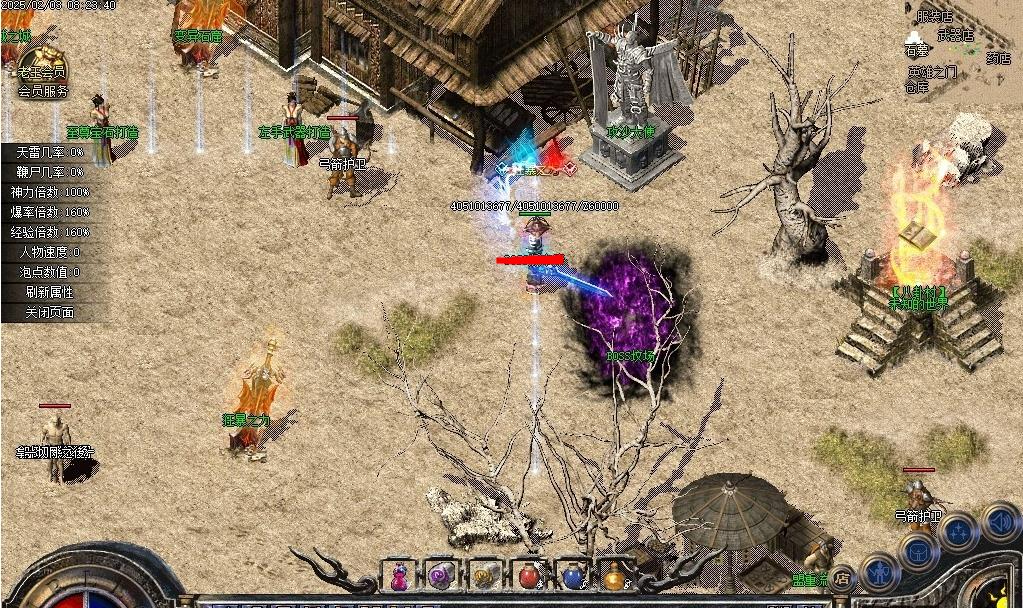Use the red health potion slot
This screenshot has width=1023, height=608.
pyautogui.click(x=529, y=577)
